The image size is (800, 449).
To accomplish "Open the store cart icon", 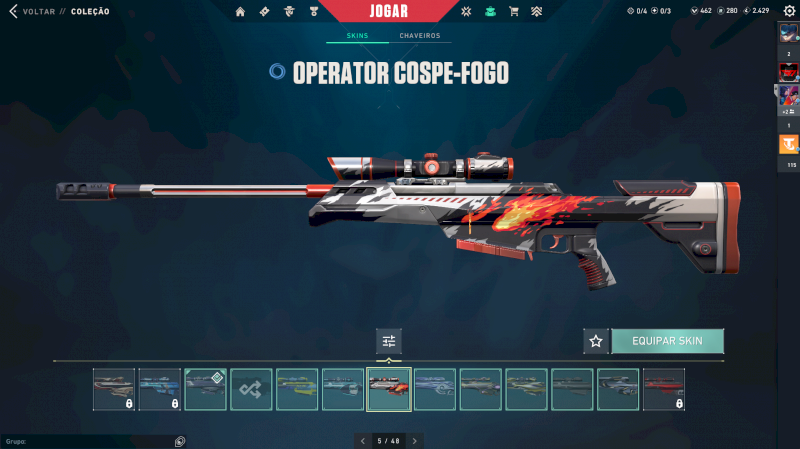I will point(514,12).
